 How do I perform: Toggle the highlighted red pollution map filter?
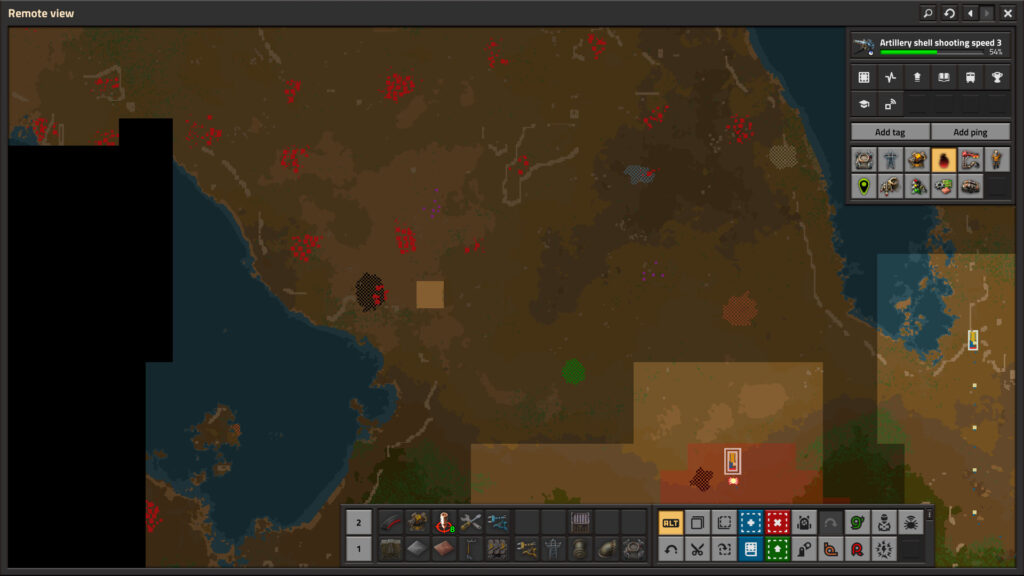(x=943, y=159)
